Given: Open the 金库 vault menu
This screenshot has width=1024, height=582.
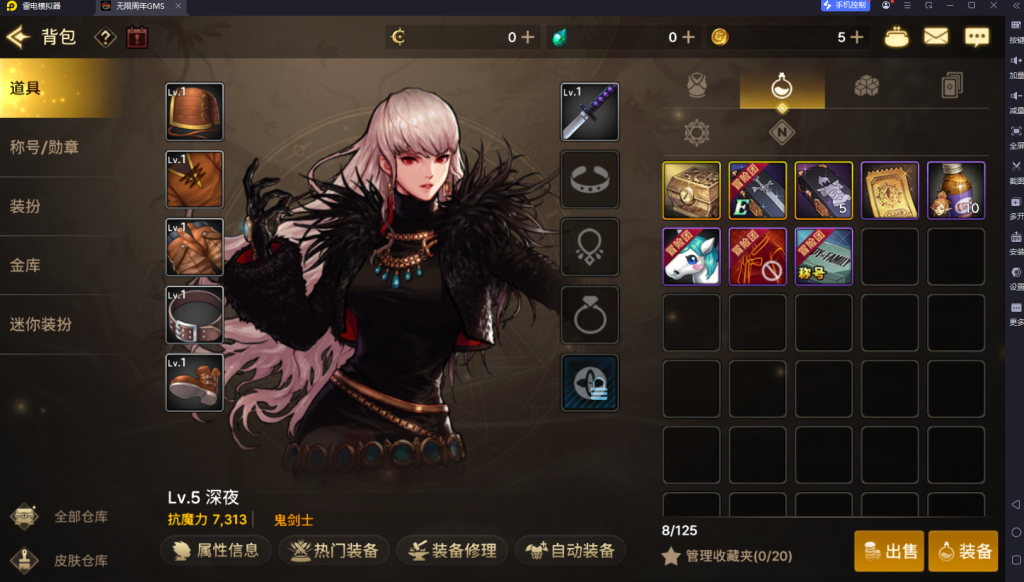Looking at the screenshot, I should pos(26,265).
